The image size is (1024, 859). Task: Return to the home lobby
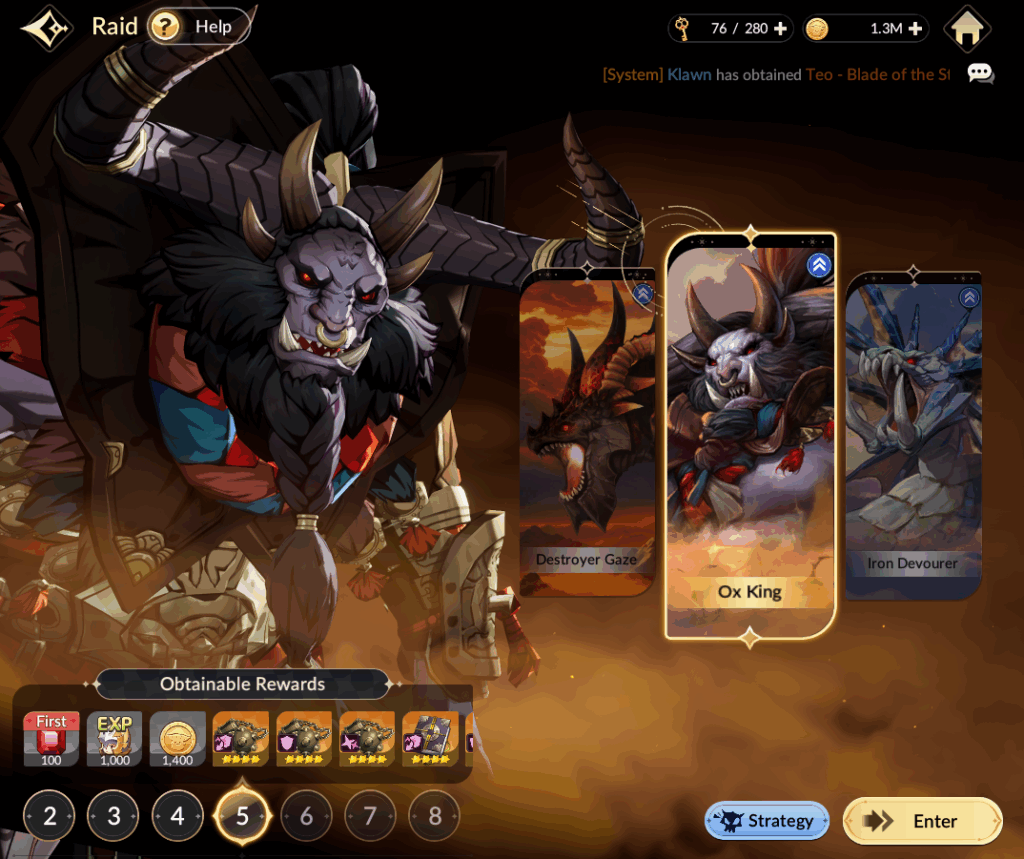click(x=966, y=29)
